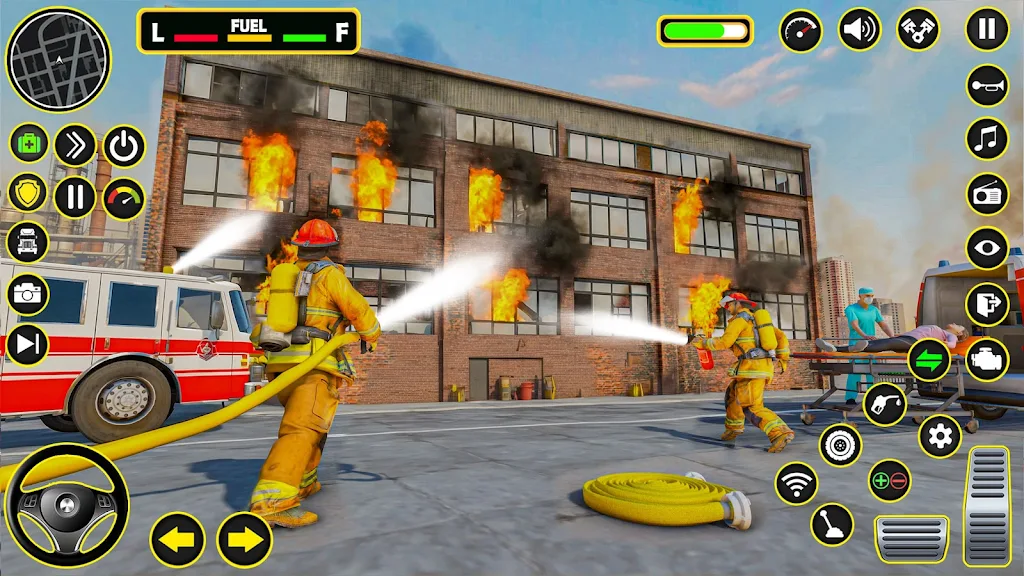Change view with the eye icon
Image resolution: width=1024 pixels, height=576 pixels.
pos(987,249)
